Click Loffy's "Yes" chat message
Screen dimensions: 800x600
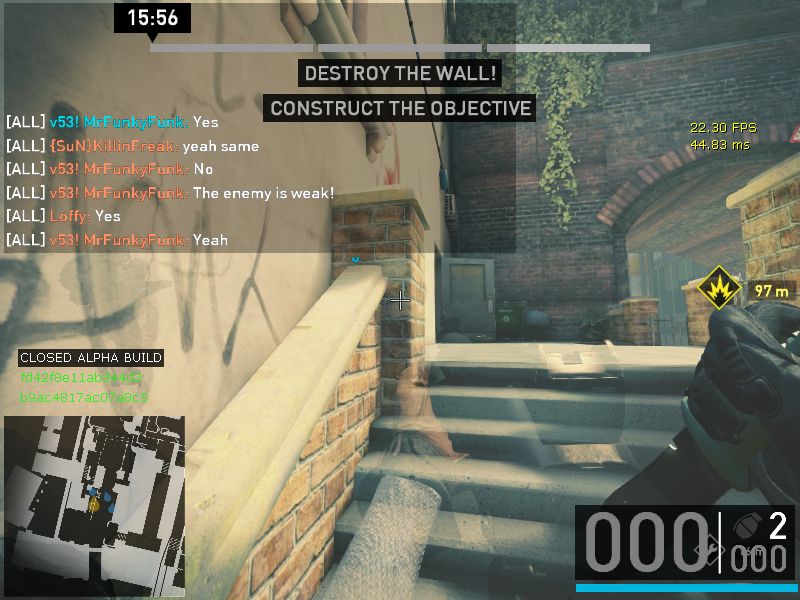click(x=63, y=216)
